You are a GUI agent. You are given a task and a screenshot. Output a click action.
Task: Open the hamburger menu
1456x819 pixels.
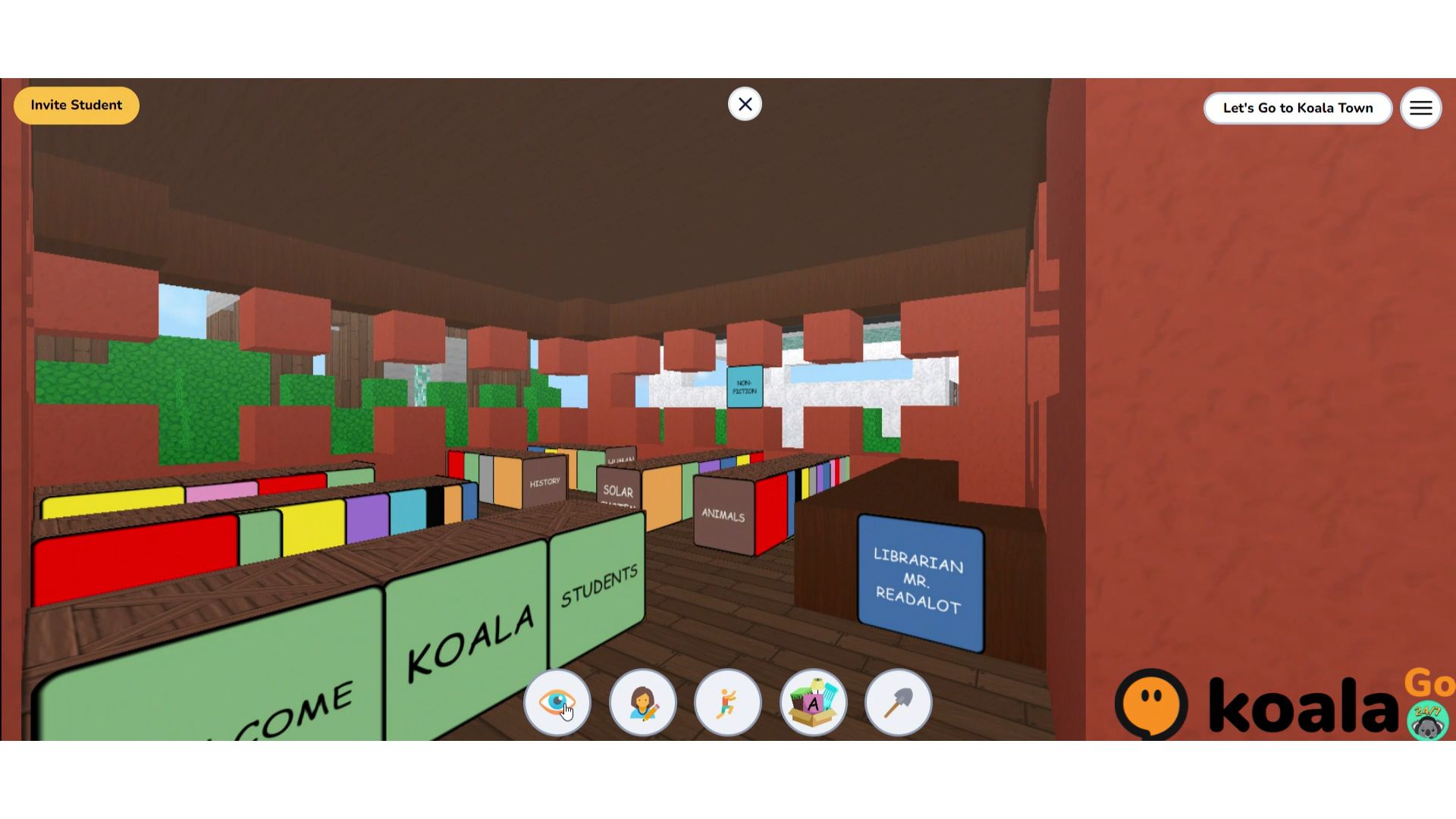[1420, 108]
